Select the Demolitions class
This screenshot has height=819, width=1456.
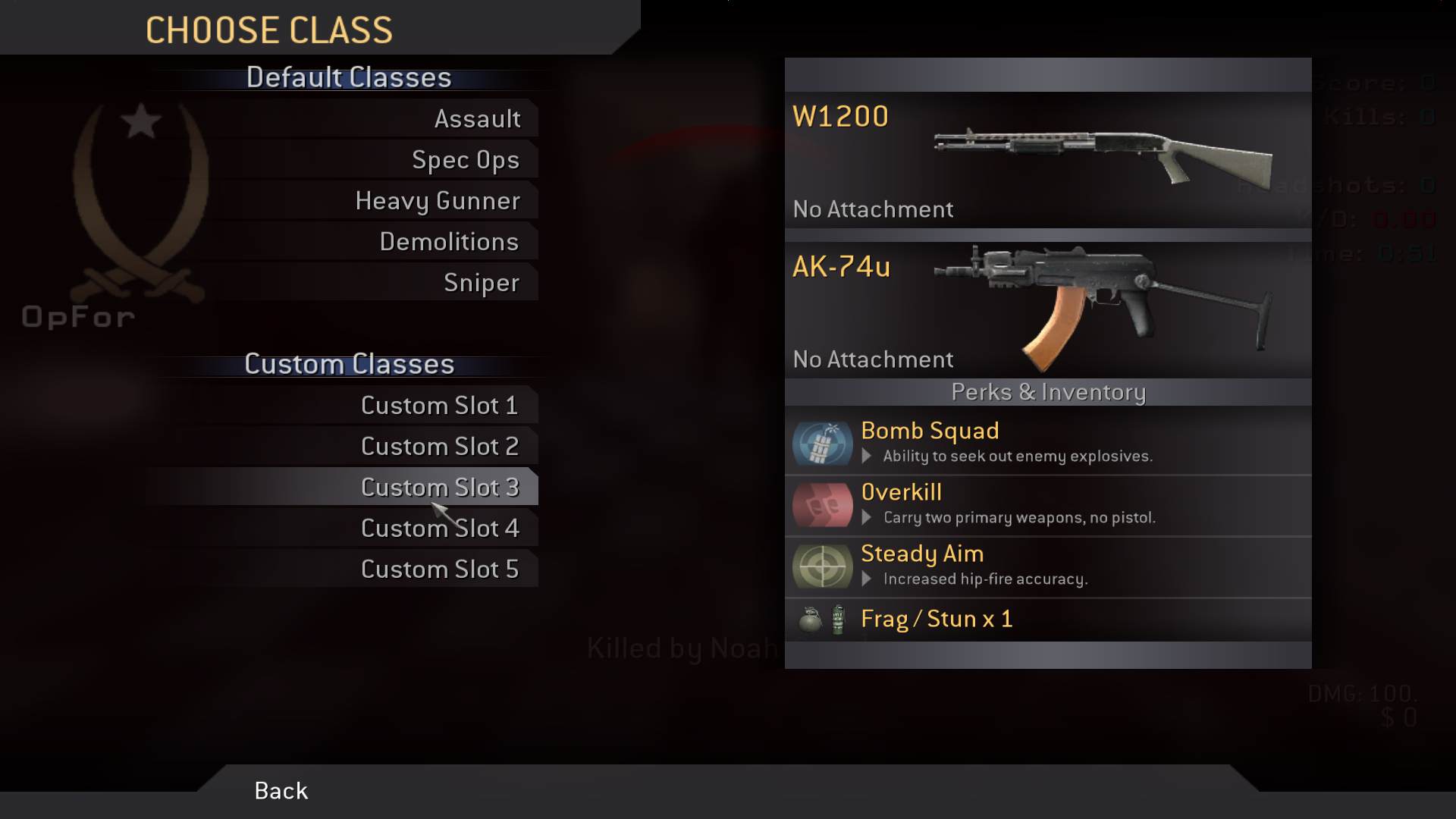(449, 242)
